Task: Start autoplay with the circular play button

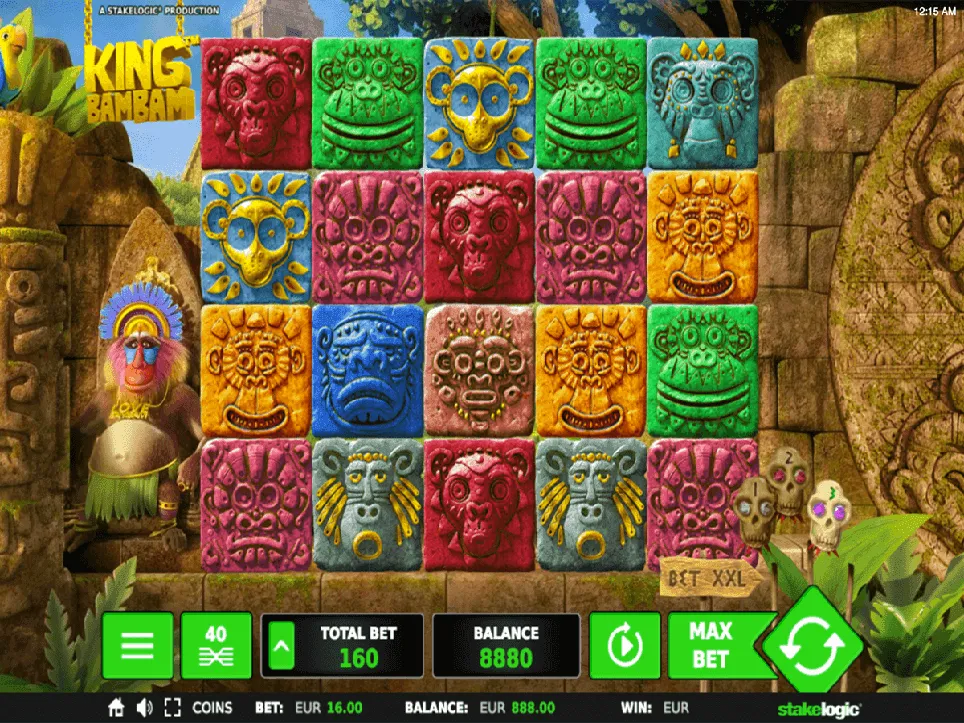Action: (x=624, y=646)
